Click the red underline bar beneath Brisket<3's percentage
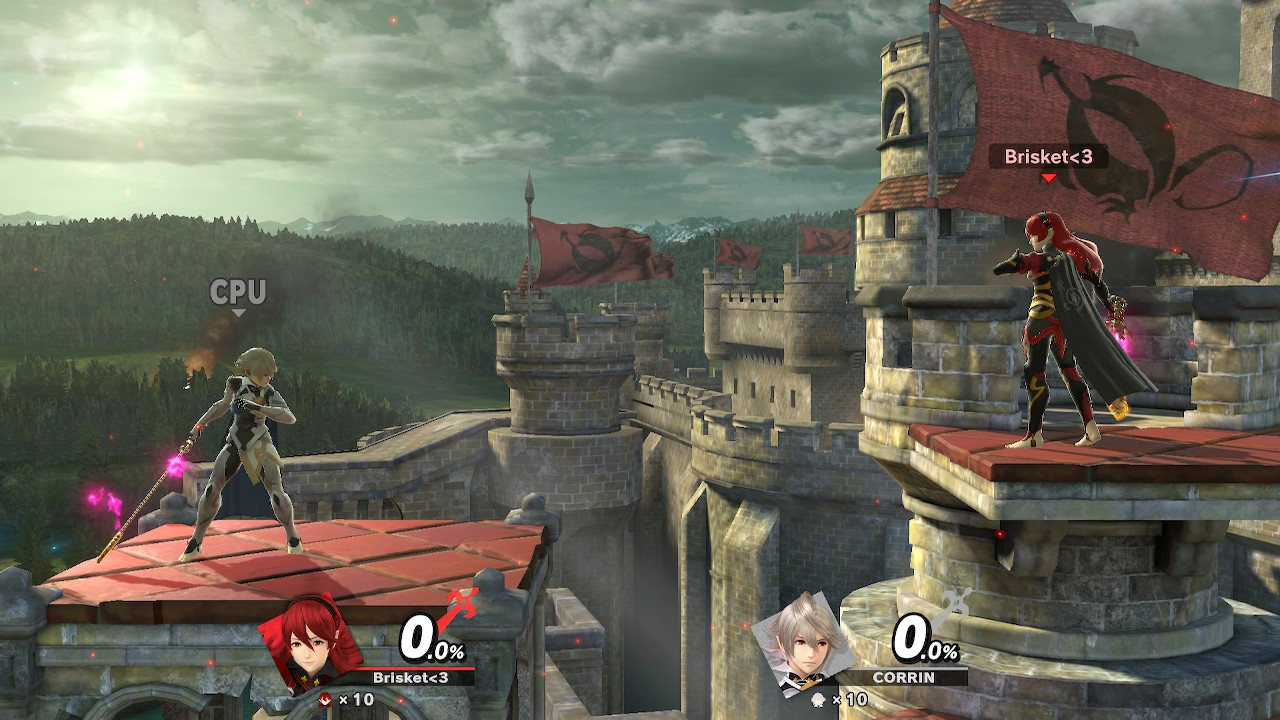 [414, 668]
